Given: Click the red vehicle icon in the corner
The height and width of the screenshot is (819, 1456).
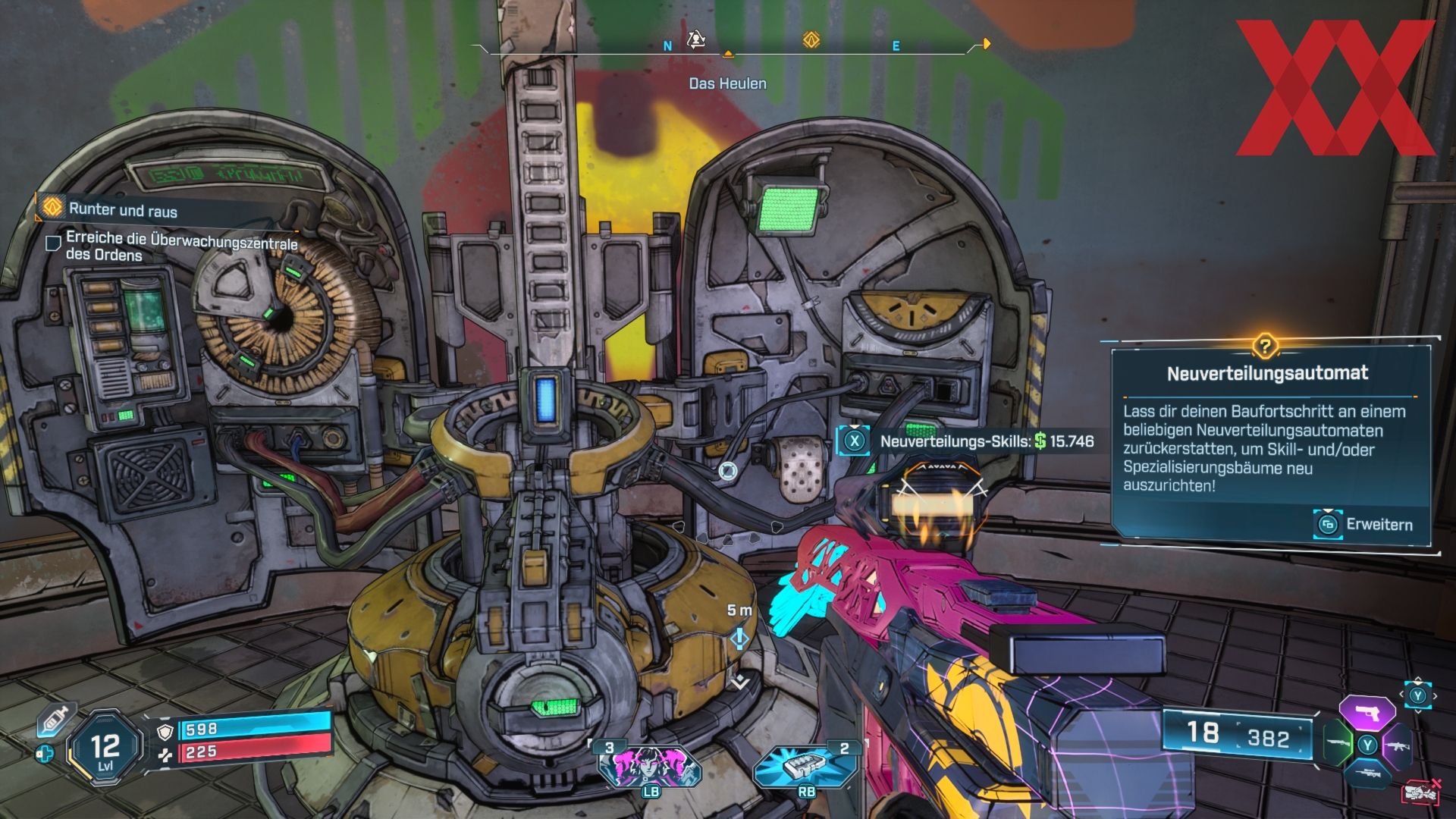Looking at the screenshot, I should tap(1421, 792).
